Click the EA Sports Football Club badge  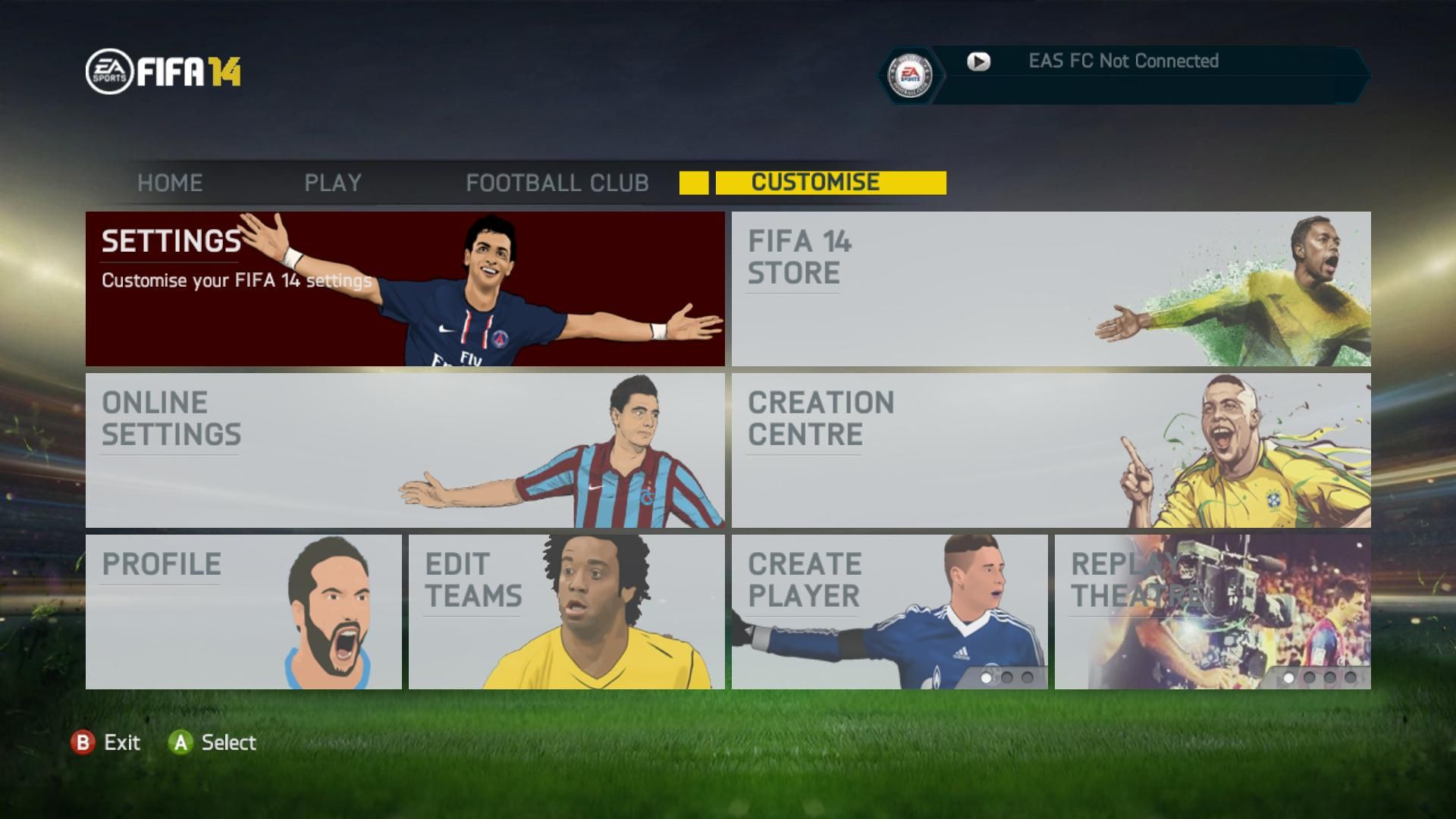(910, 75)
